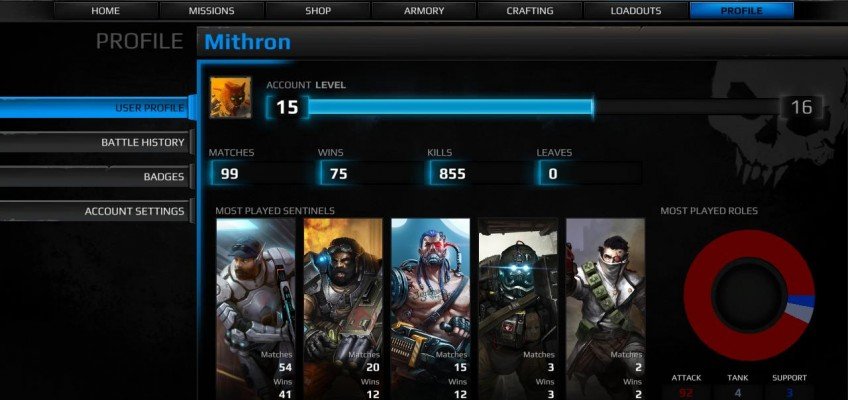Open the Home tab
The image size is (848, 400).
(105, 11)
